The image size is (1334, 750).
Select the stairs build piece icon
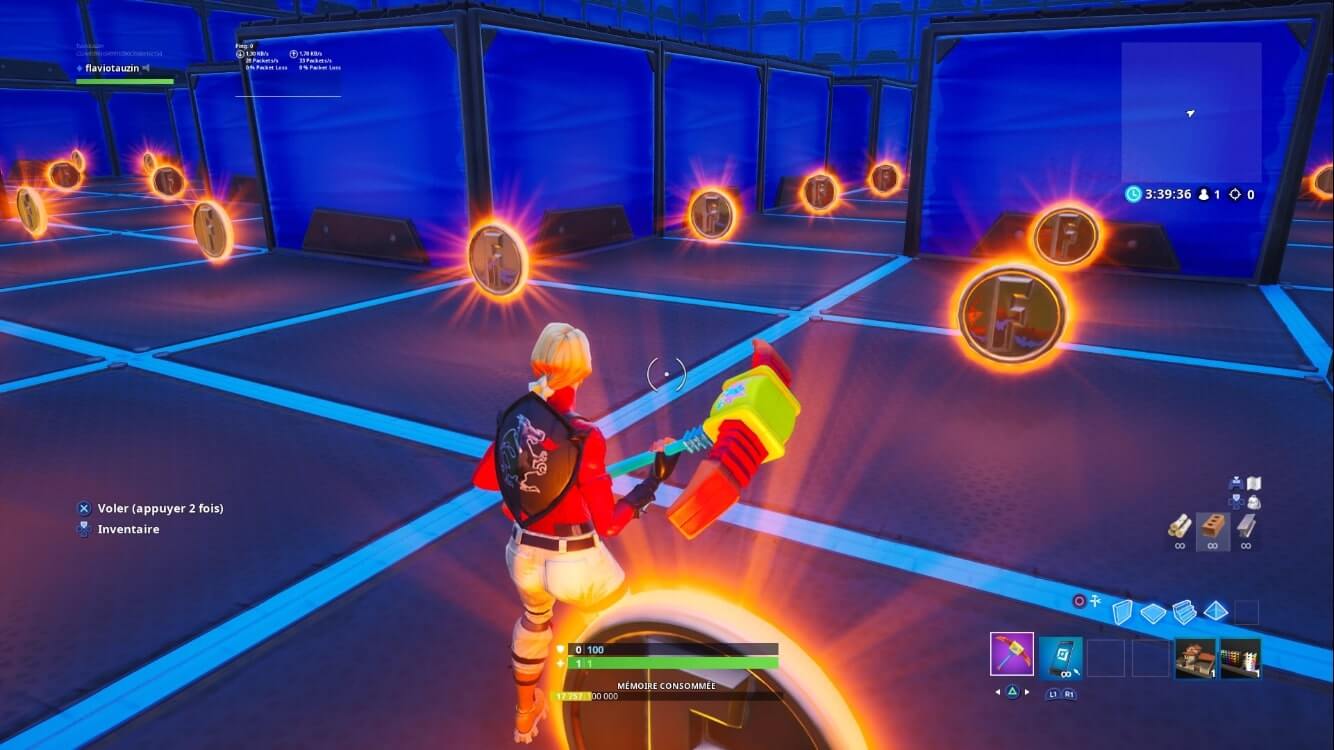[1184, 611]
